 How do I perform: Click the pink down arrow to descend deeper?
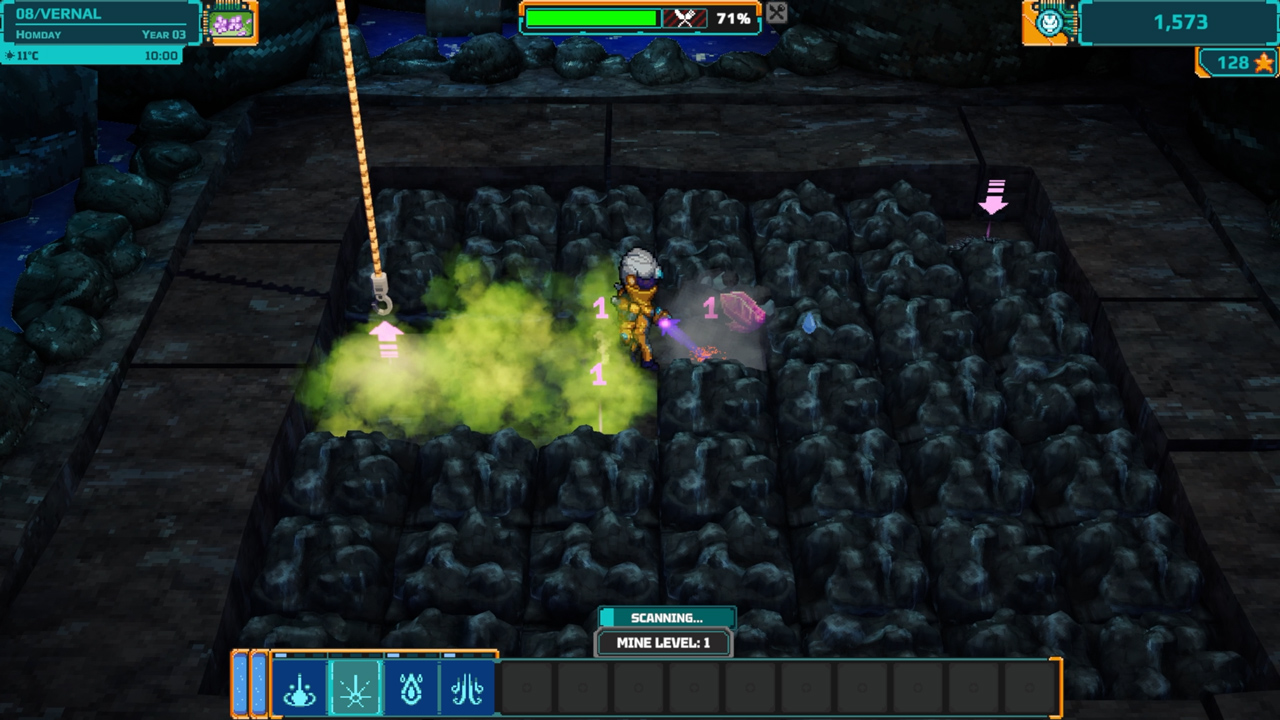[993, 198]
